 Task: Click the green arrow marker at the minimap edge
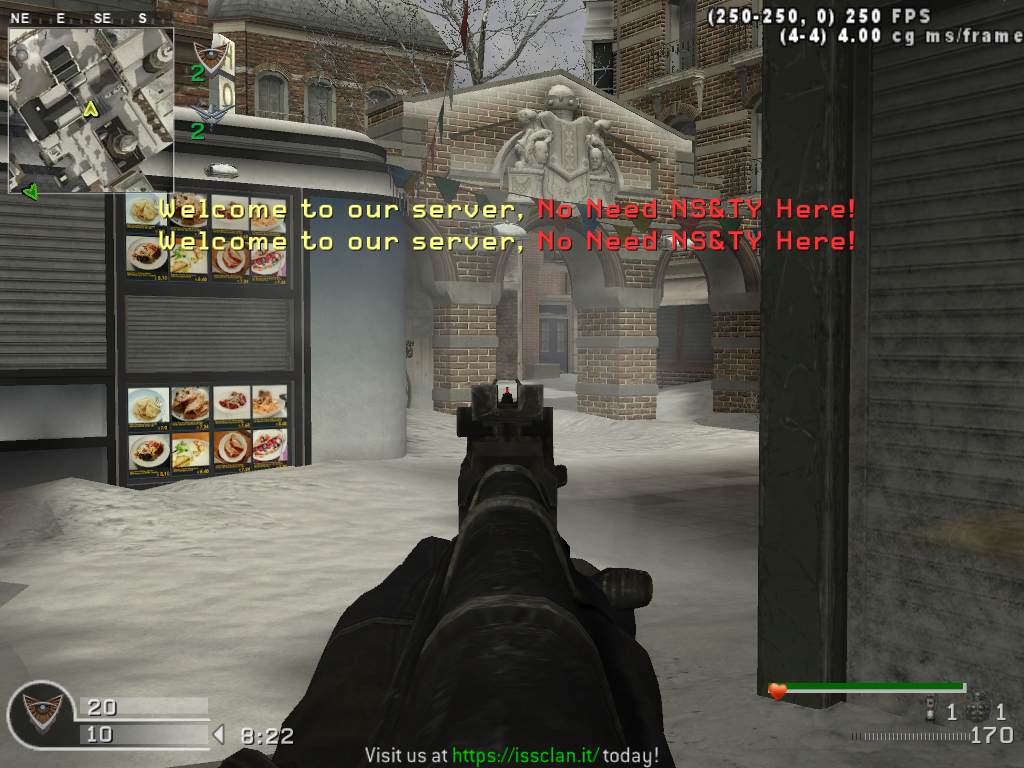30,191
